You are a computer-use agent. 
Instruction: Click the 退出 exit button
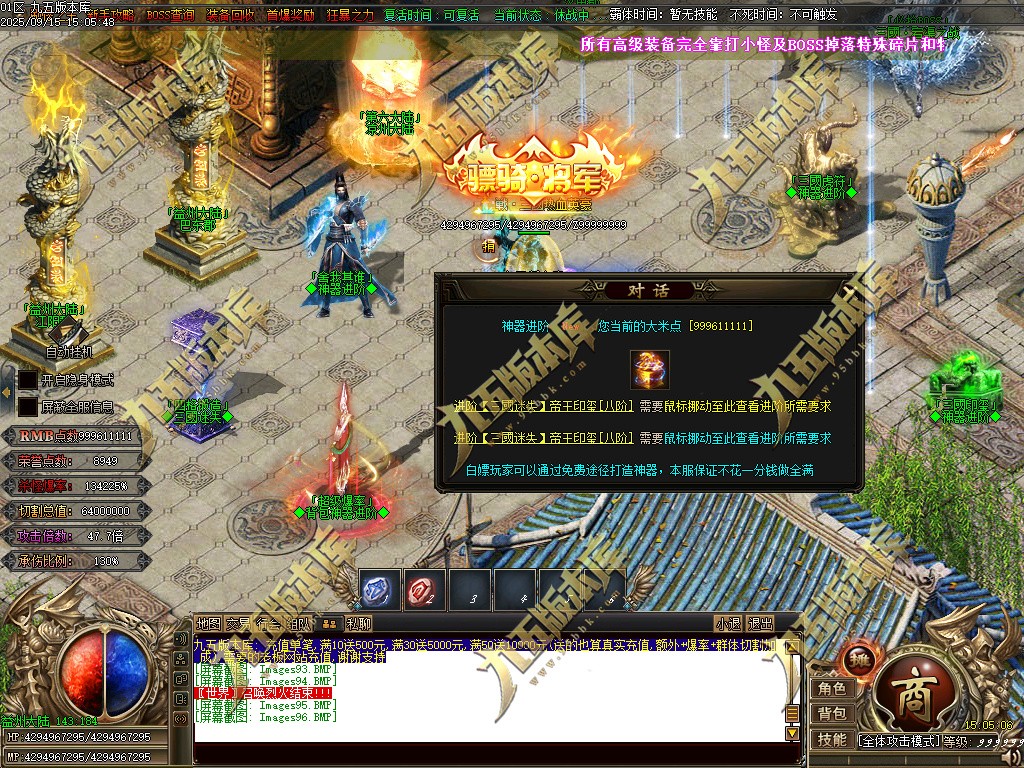click(761, 623)
